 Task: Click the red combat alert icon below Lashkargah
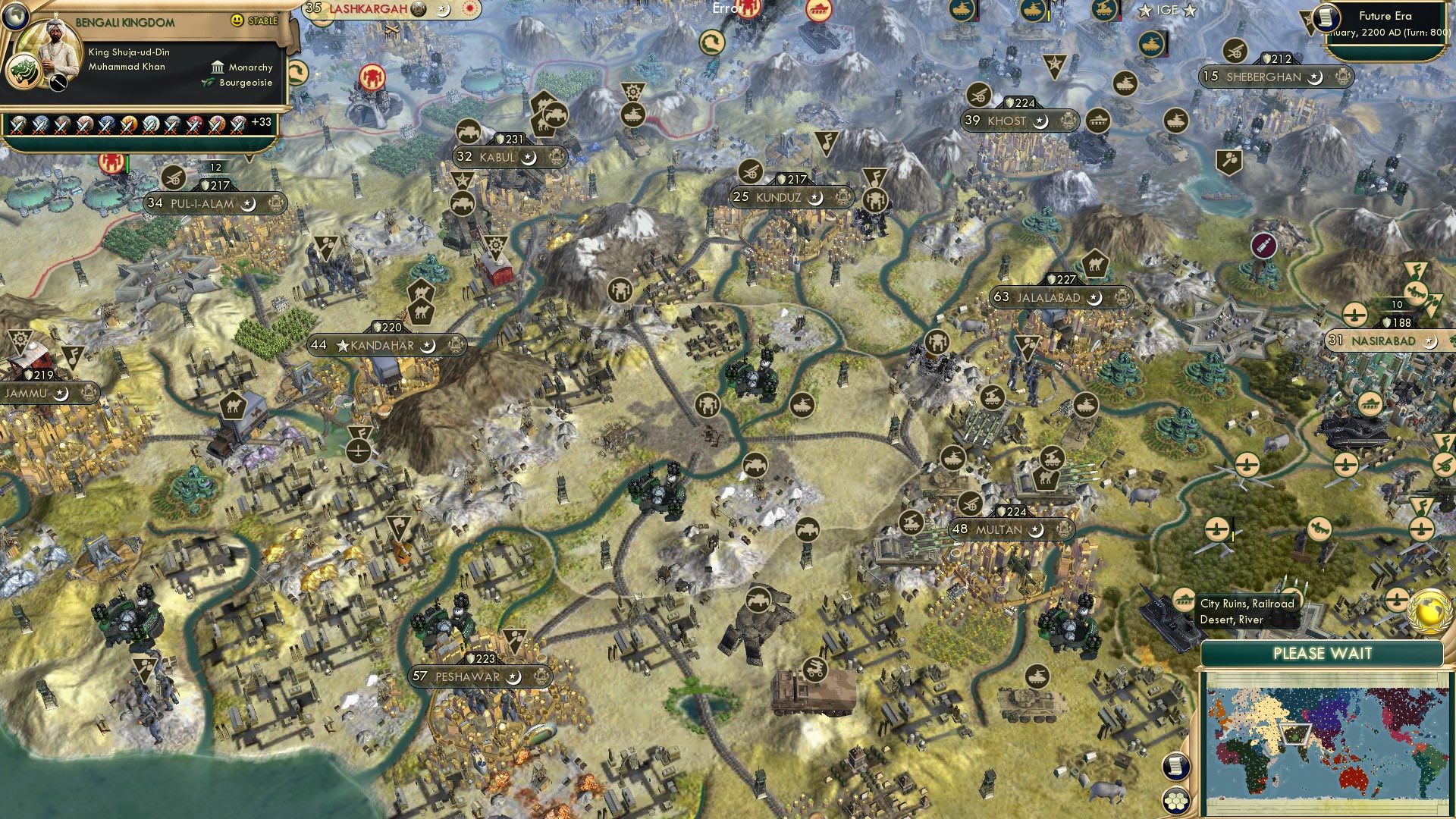(x=370, y=76)
